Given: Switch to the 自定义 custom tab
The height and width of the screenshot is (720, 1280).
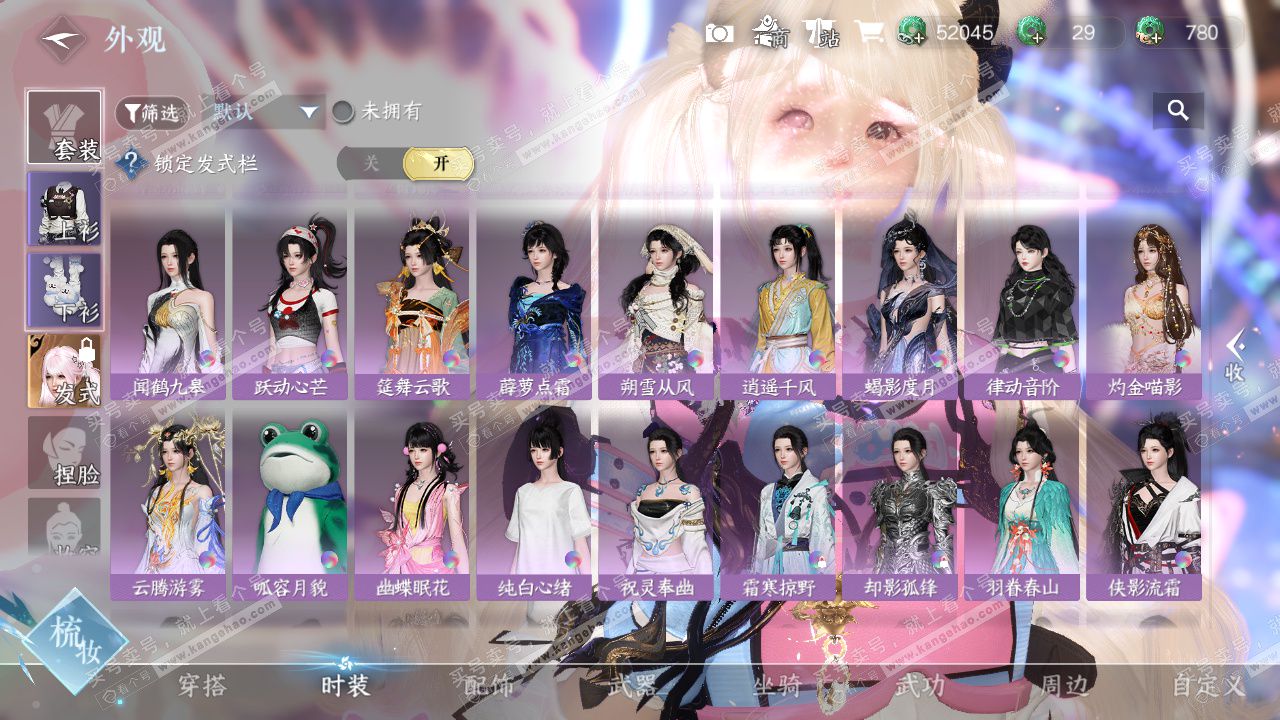Looking at the screenshot, I should click(x=1208, y=685).
